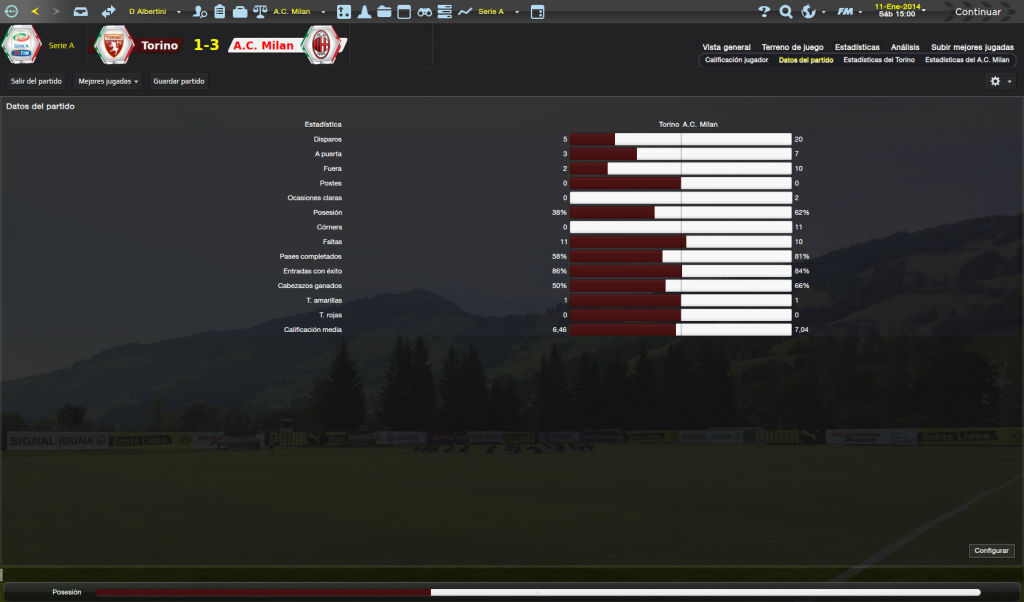This screenshot has width=1024, height=602.
Task: Open the magnifying glass search
Action: click(x=786, y=12)
